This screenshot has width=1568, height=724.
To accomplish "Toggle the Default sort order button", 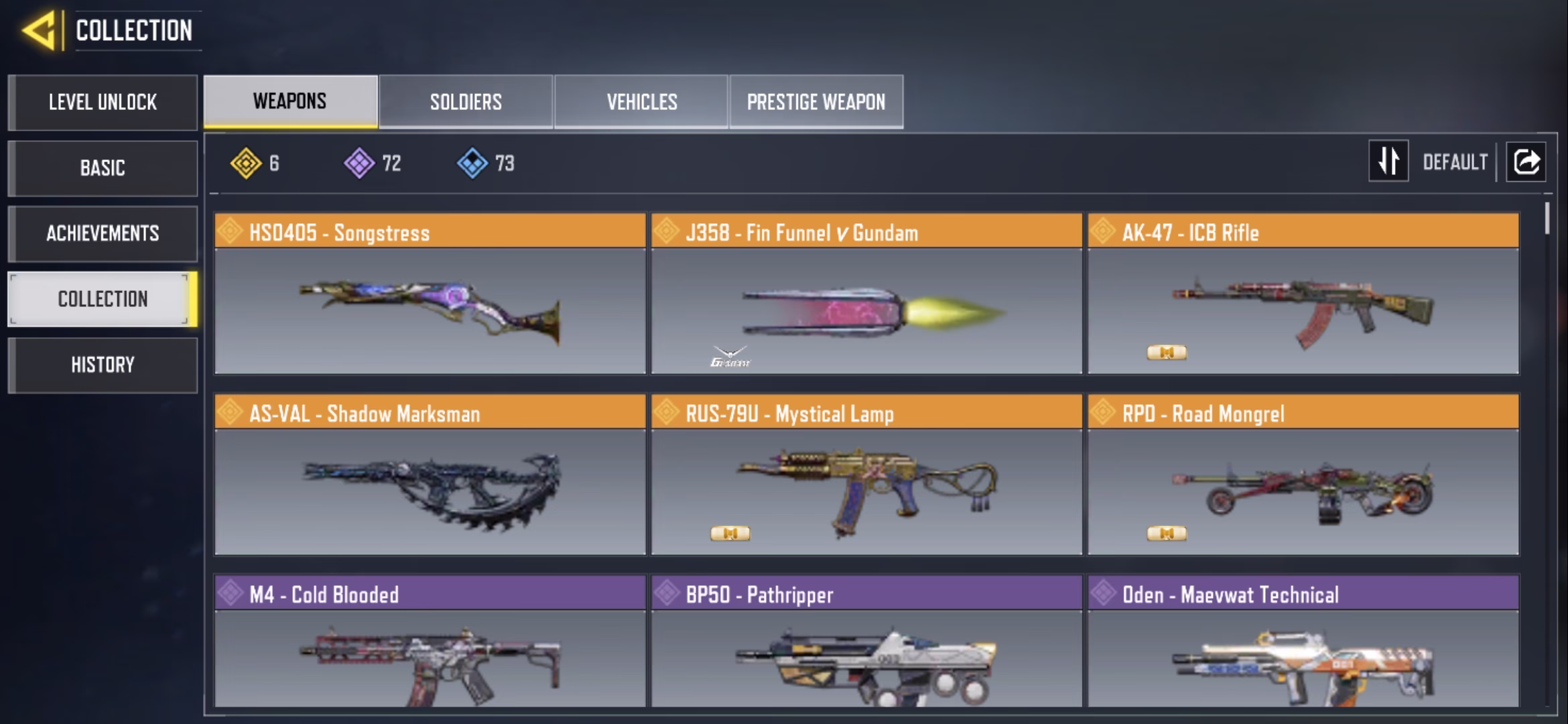I will (x=1388, y=162).
